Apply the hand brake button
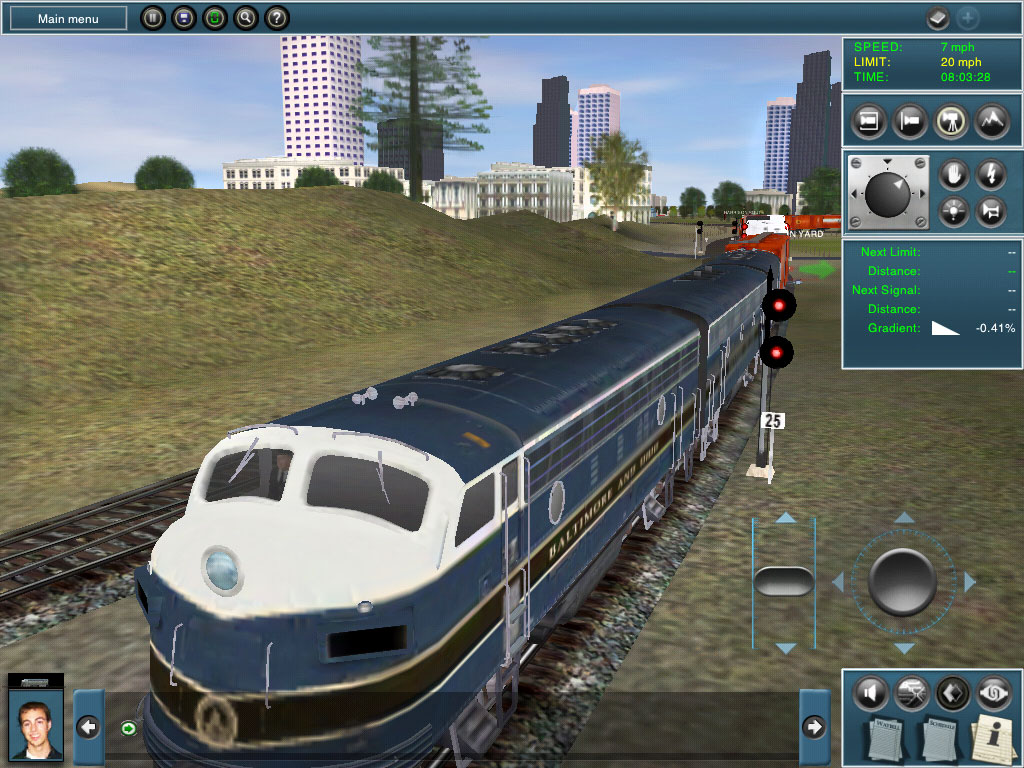Image resolution: width=1024 pixels, height=768 pixels. 952,174
